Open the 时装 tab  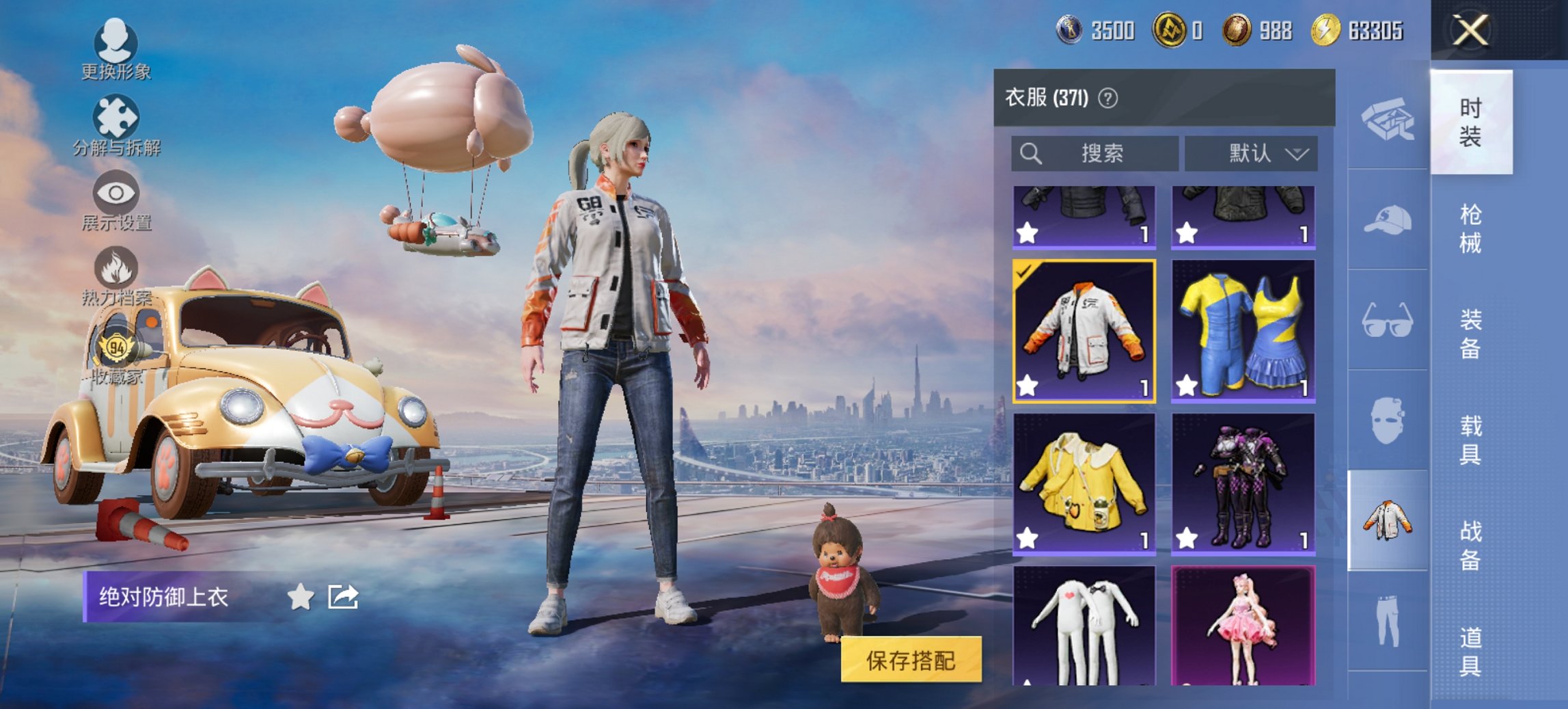coord(1473,123)
